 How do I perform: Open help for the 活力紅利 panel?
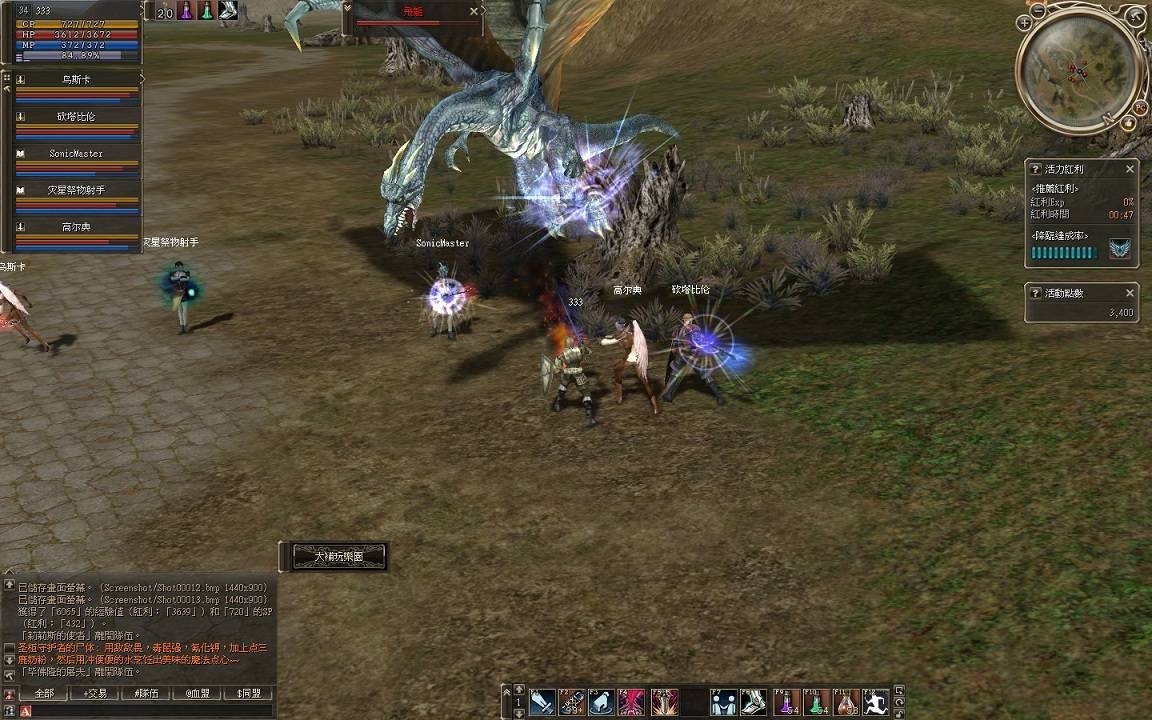pyautogui.click(x=1036, y=169)
